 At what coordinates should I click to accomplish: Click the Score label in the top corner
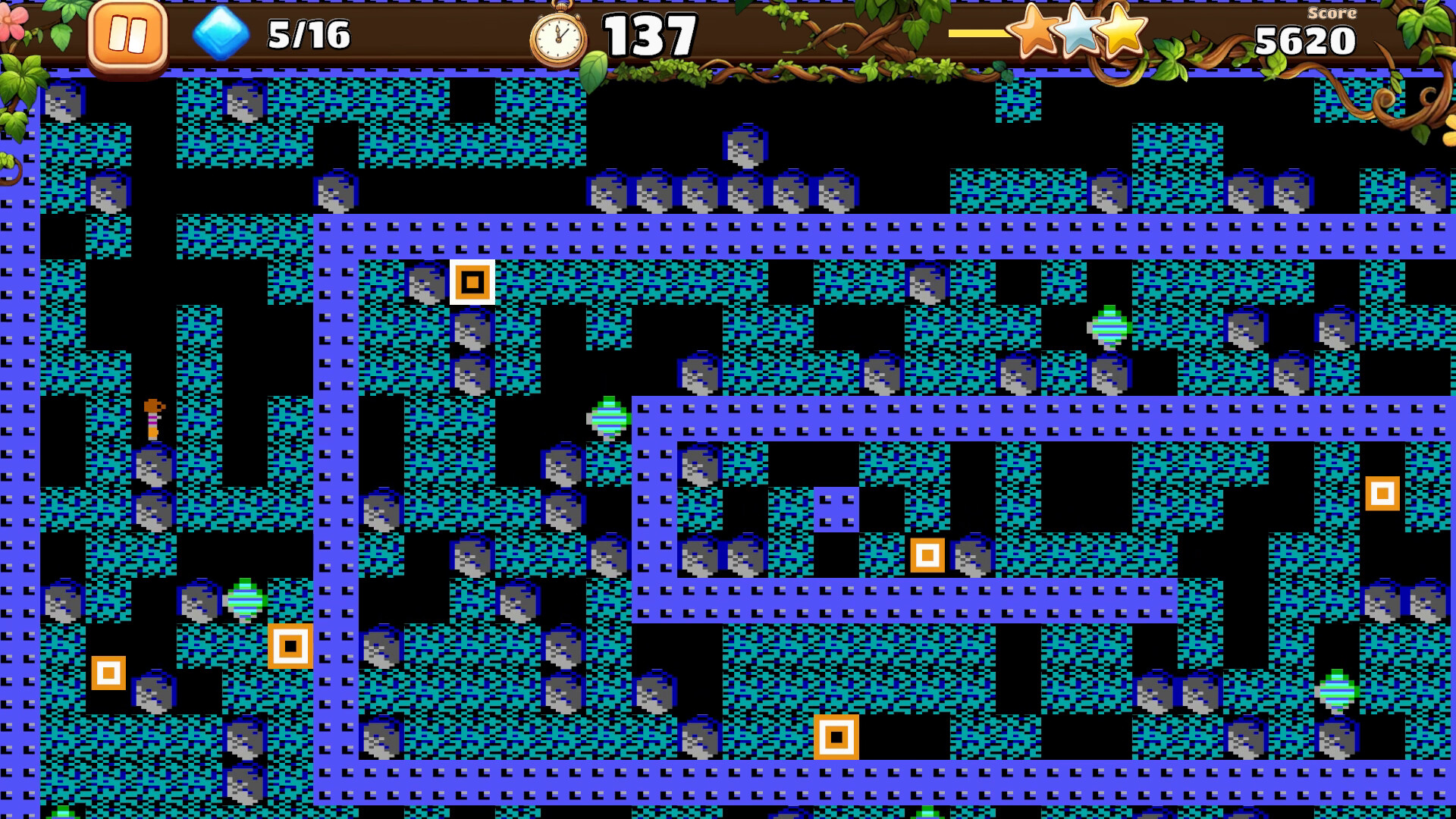1333,12
